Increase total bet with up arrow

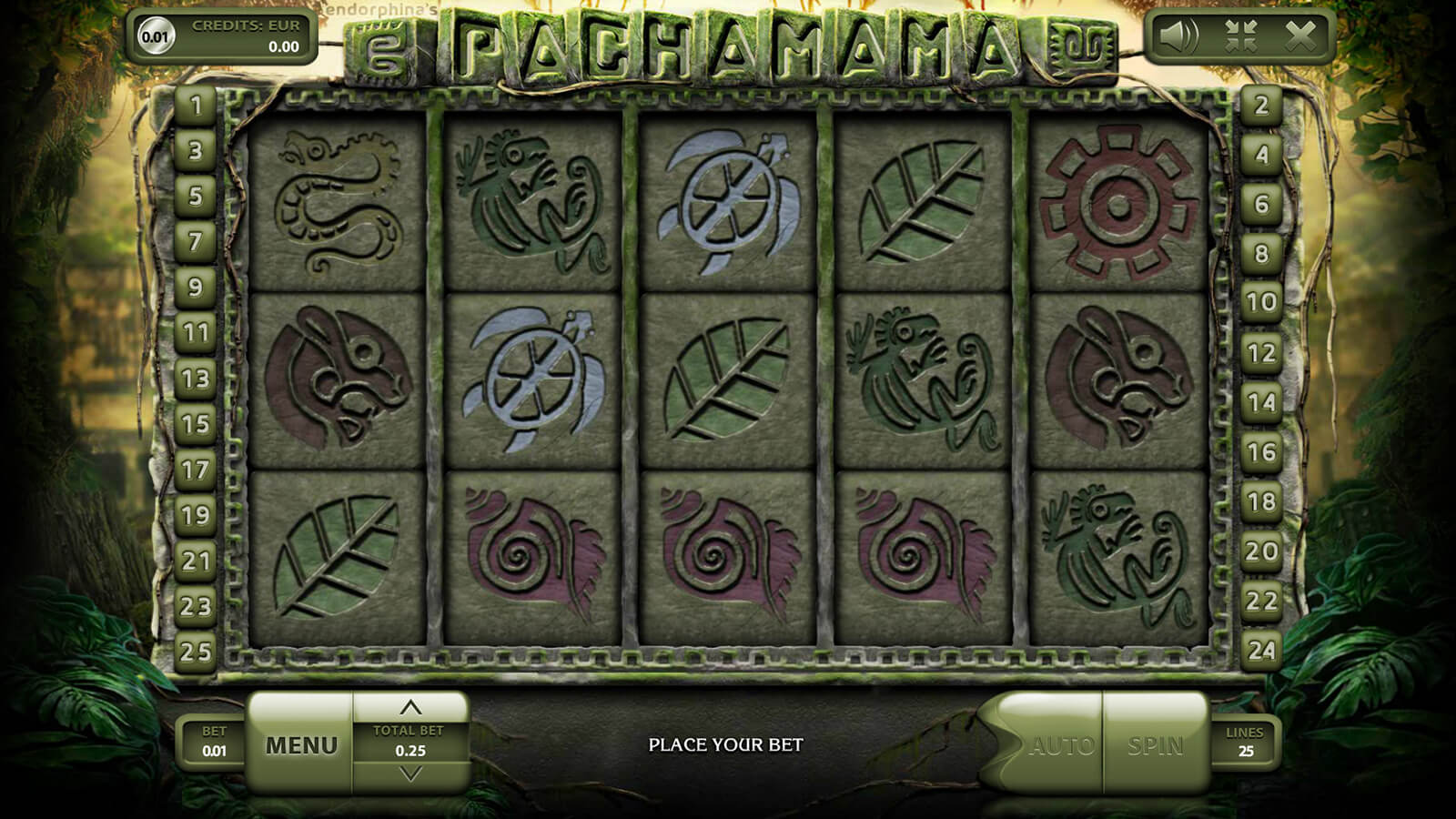(410, 707)
